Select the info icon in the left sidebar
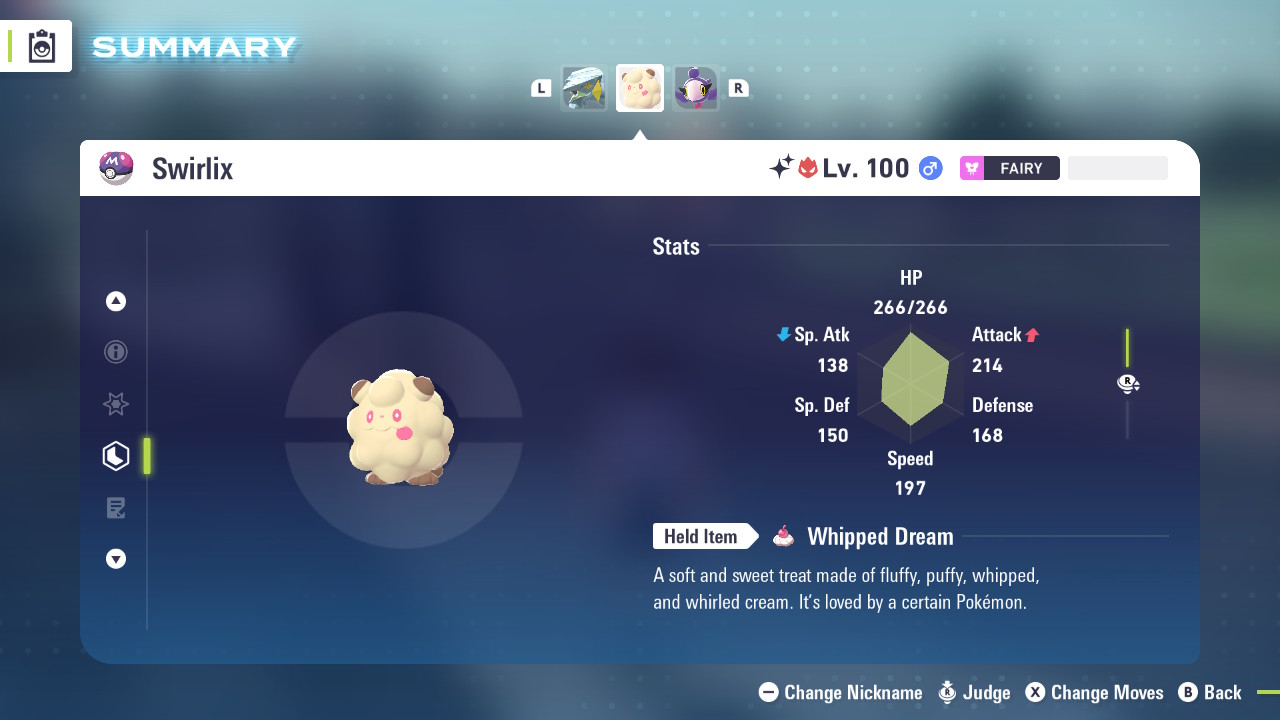 (115, 352)
